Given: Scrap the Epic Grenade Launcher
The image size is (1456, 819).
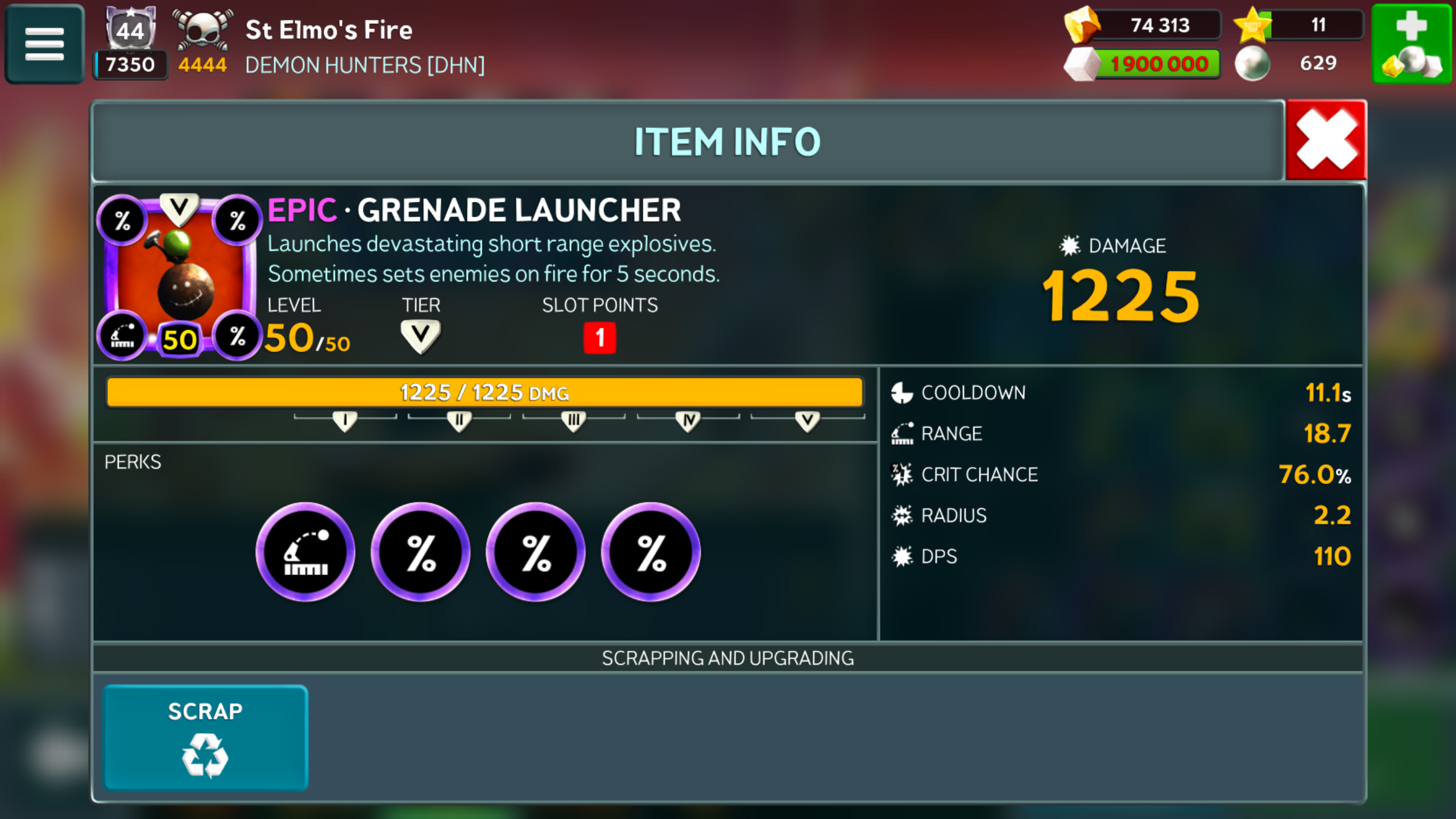Looking at the screenshot, I should (x=205, y=738).
